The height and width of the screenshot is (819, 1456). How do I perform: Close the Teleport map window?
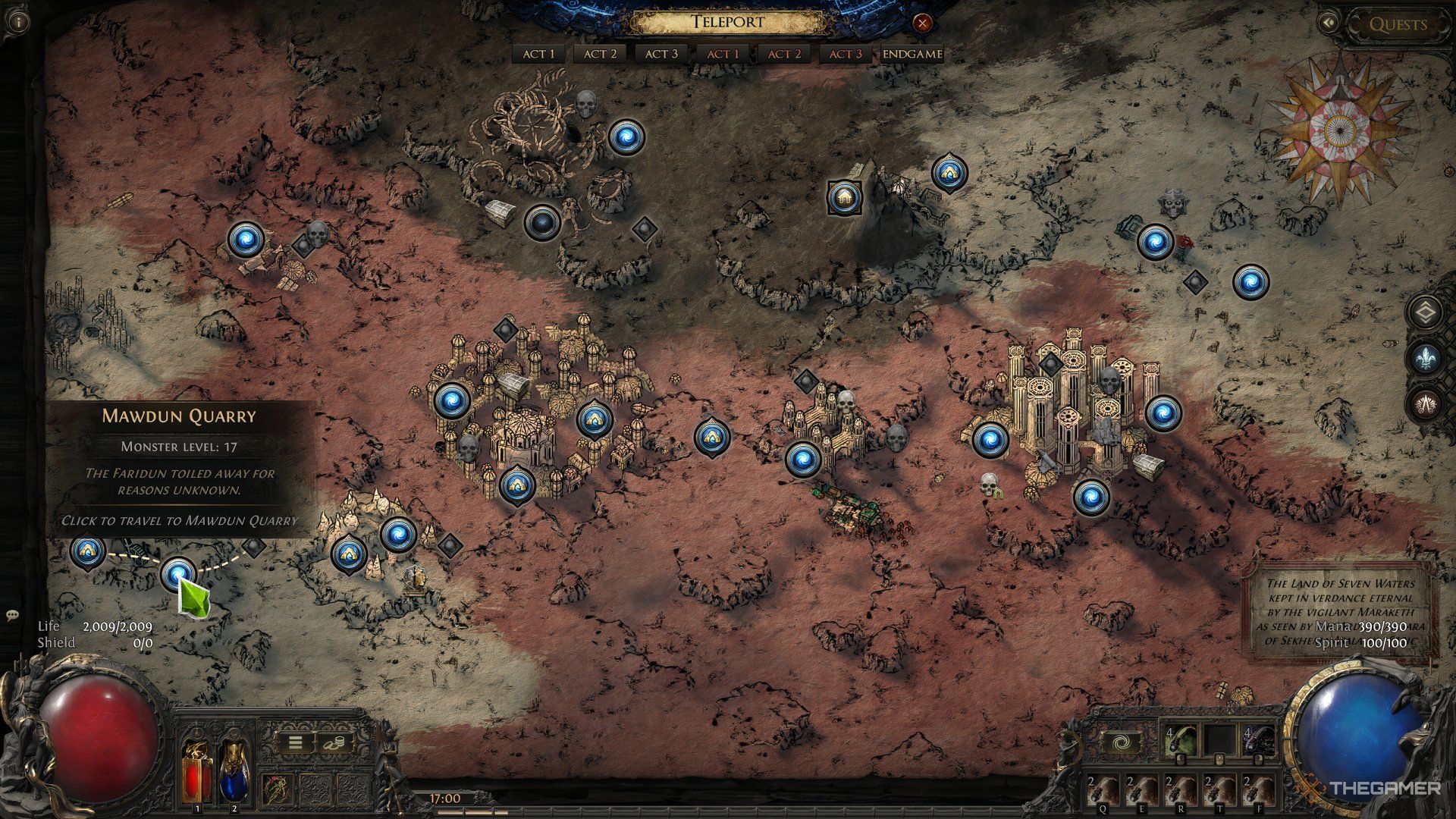tap(922, 24)
